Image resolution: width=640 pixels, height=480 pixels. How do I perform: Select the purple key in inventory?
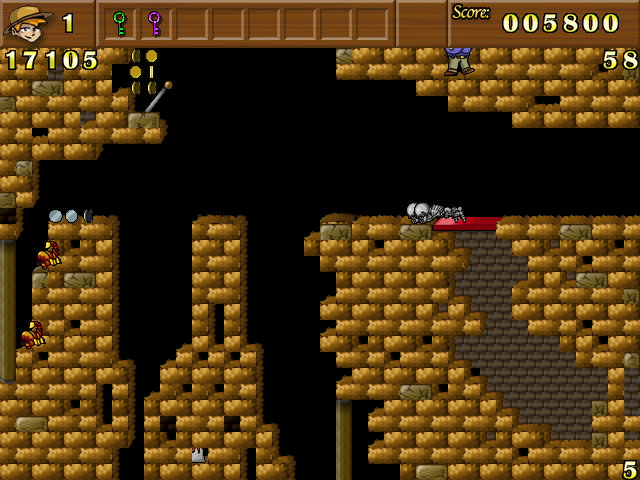[154, 22]
